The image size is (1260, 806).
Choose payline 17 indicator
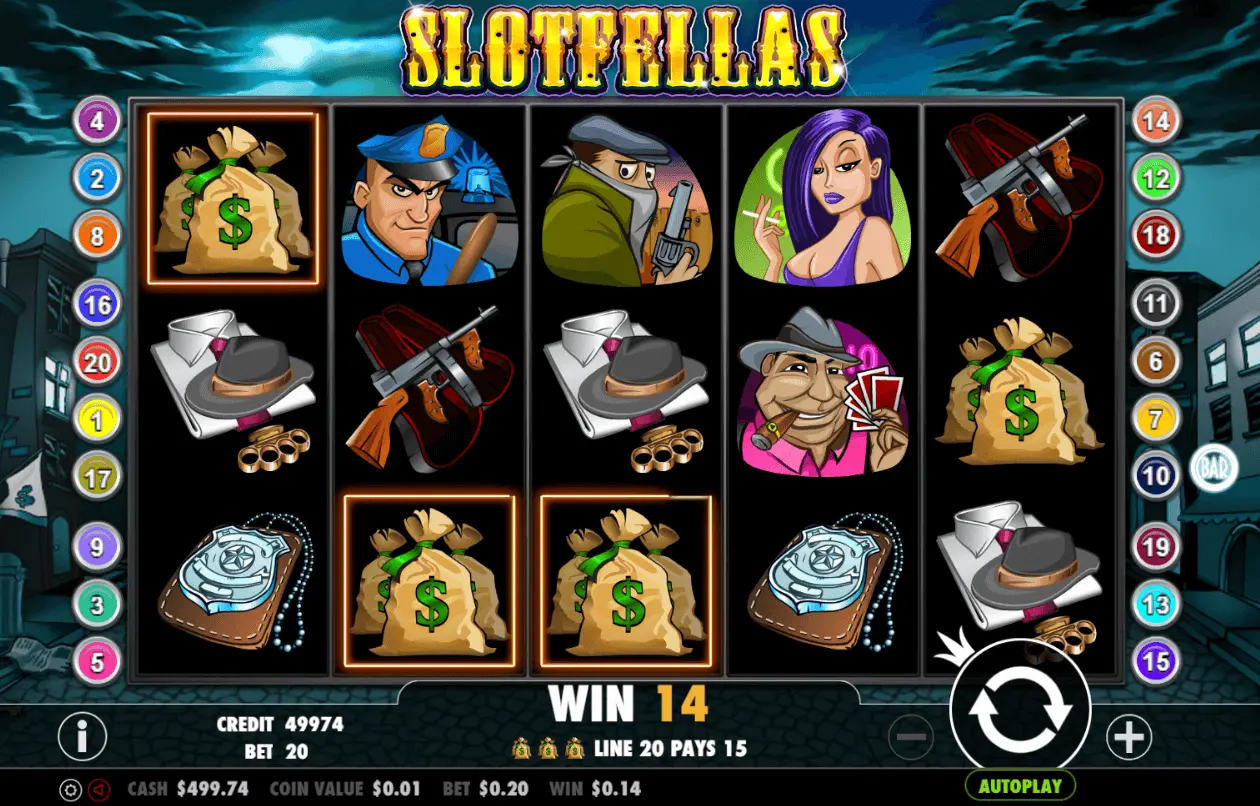click(x=98, y=478)
